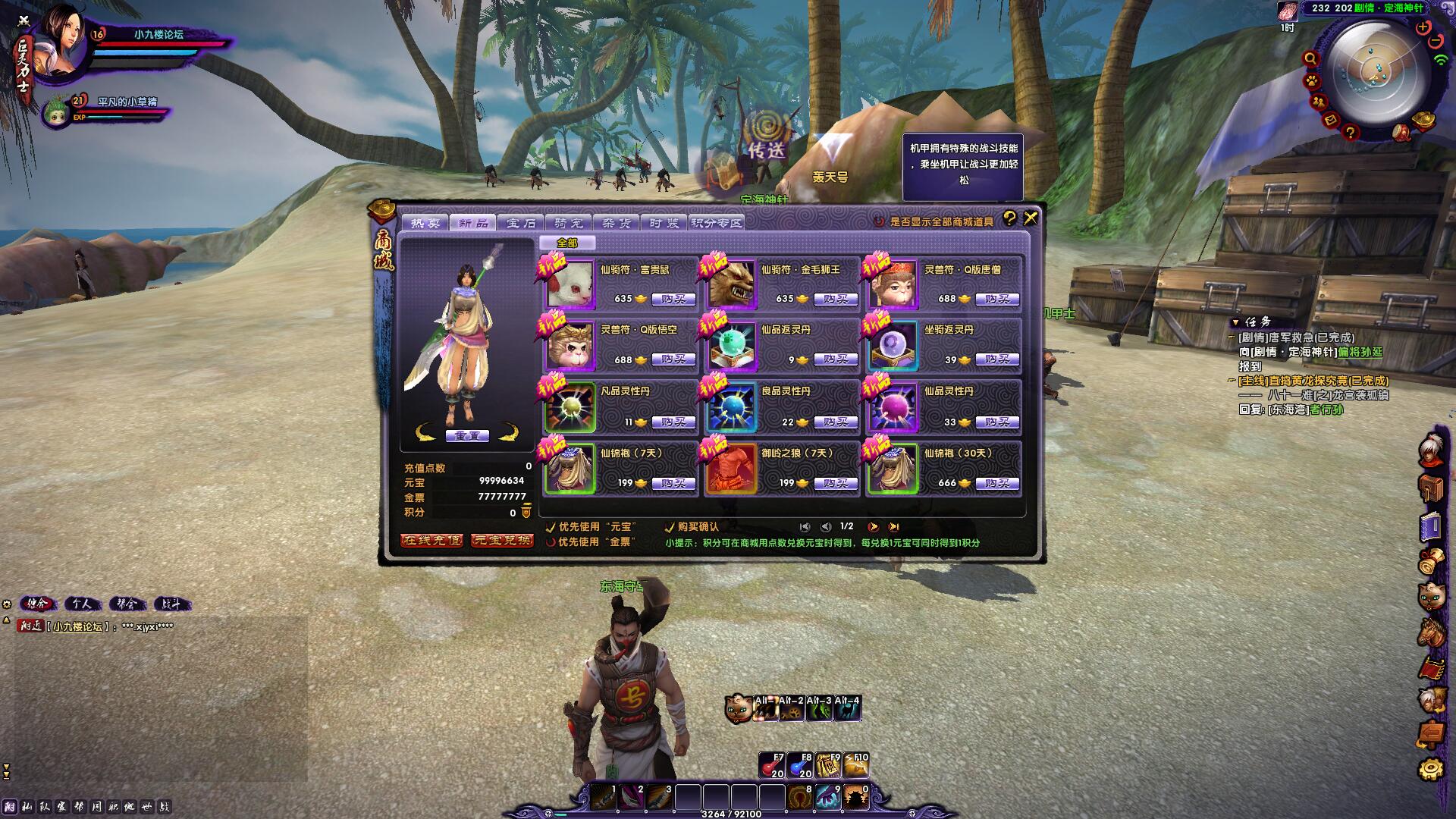Image resolution: width=1456 pixels, height=819 pixels.
Task: Click the 在线充值 recharge button
Action: (x=431, y=541)
